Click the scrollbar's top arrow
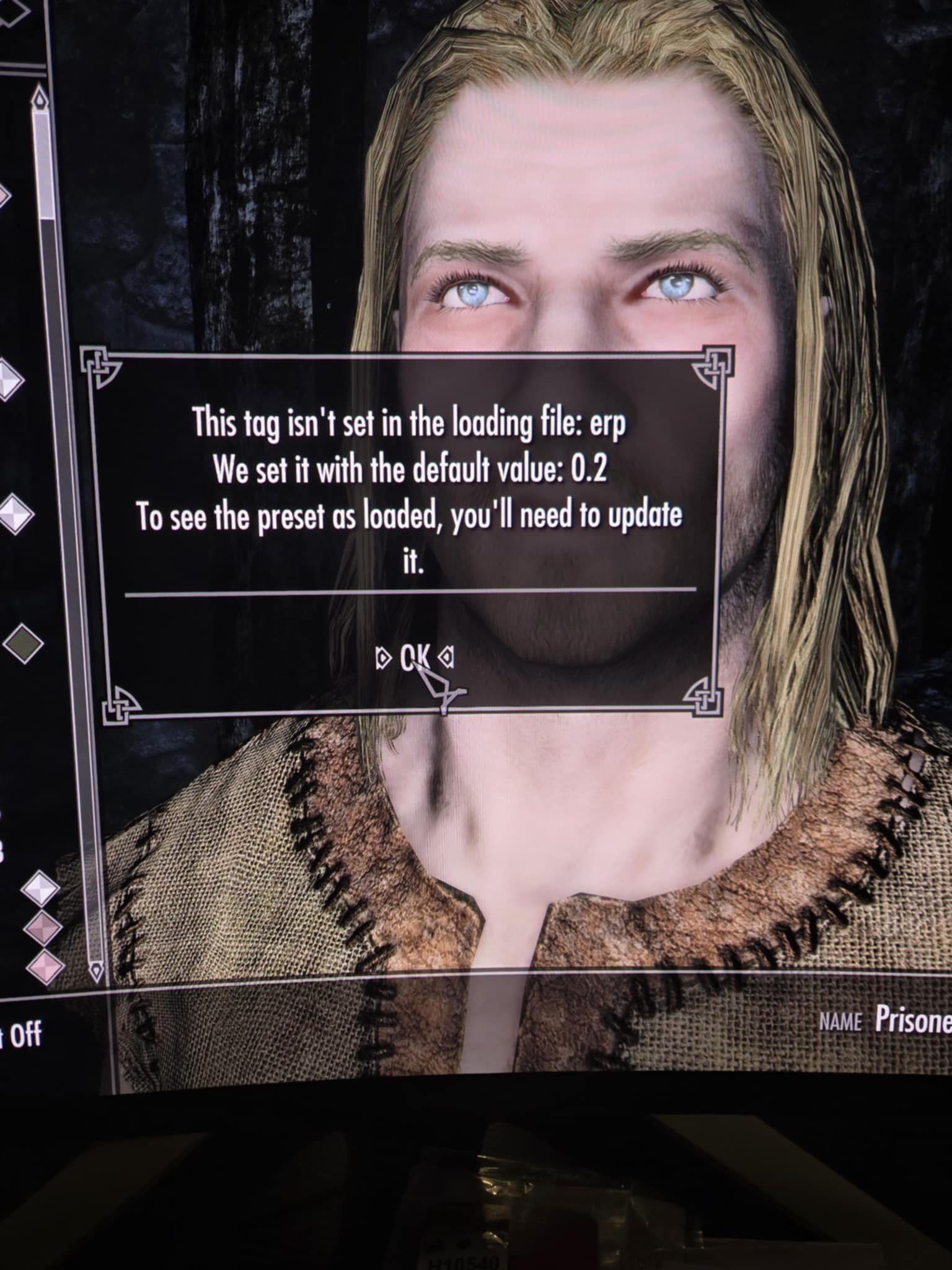Image resolution: width=952 pixels, height=1270 pixels. (x=41, y=100)
